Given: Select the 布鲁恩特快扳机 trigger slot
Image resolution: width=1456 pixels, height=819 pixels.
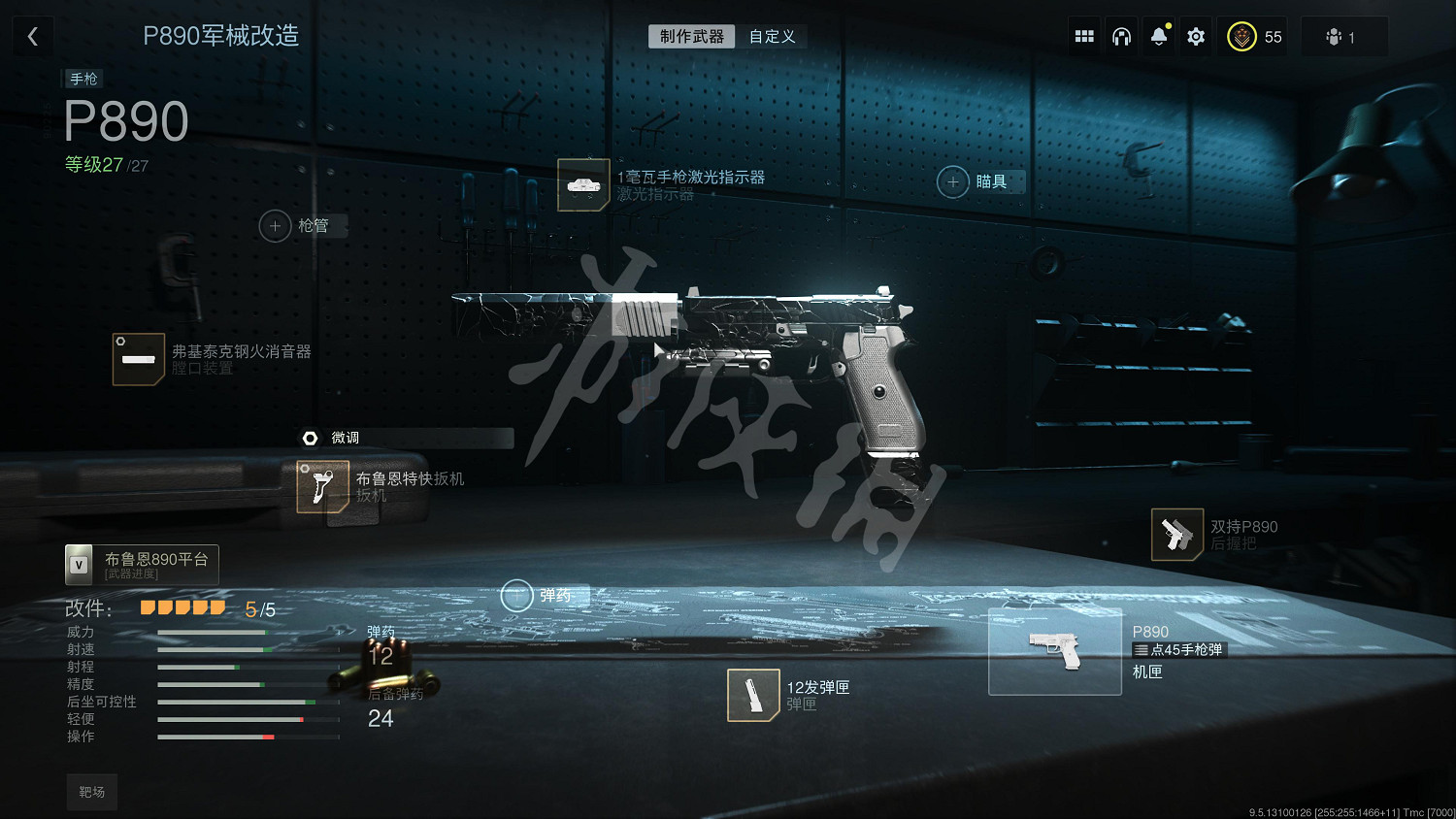Looking at the screenshot, I should 322,486.
